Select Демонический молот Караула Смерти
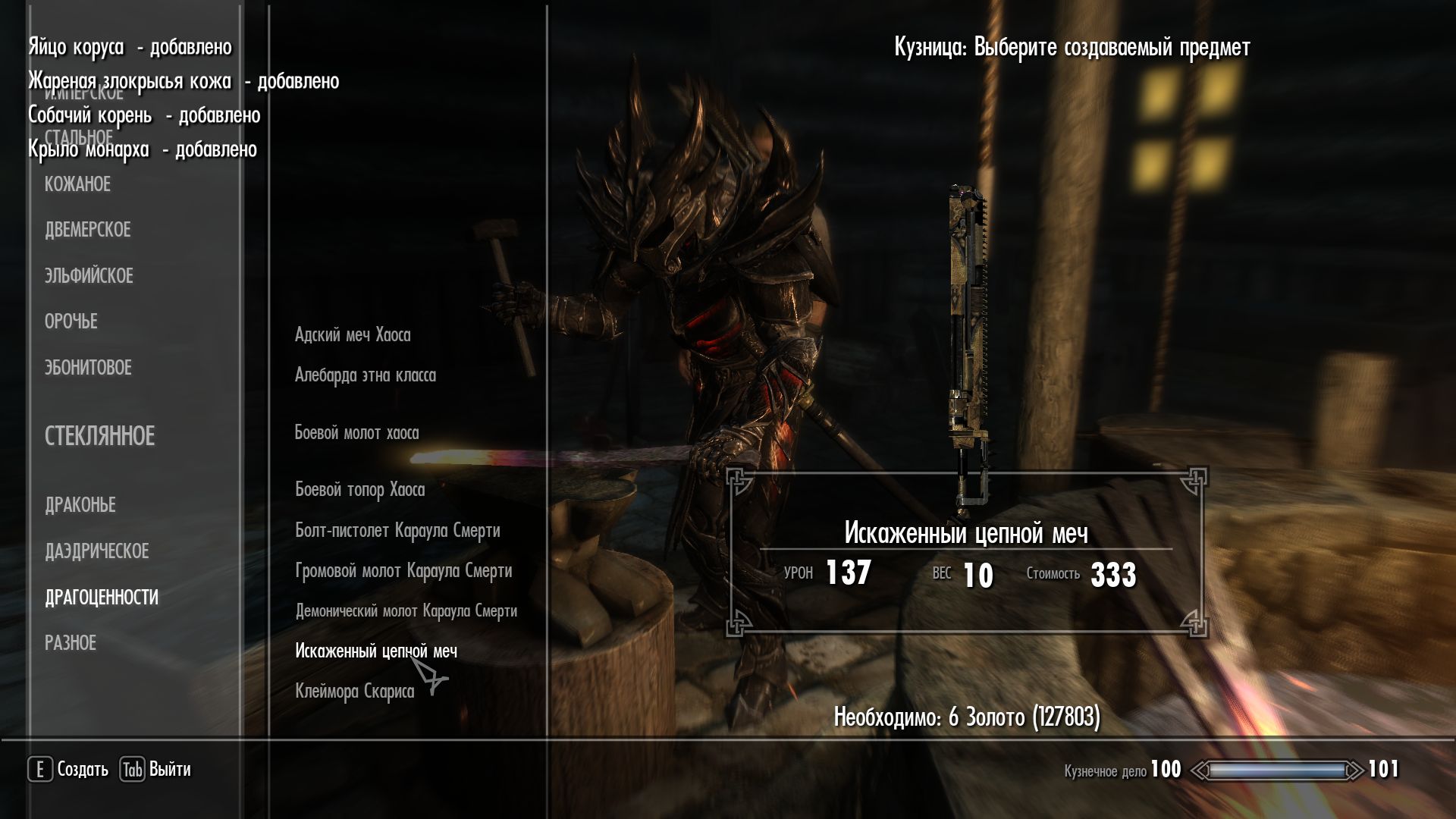This screenshot has height=819, width=1456. point(406,611)
